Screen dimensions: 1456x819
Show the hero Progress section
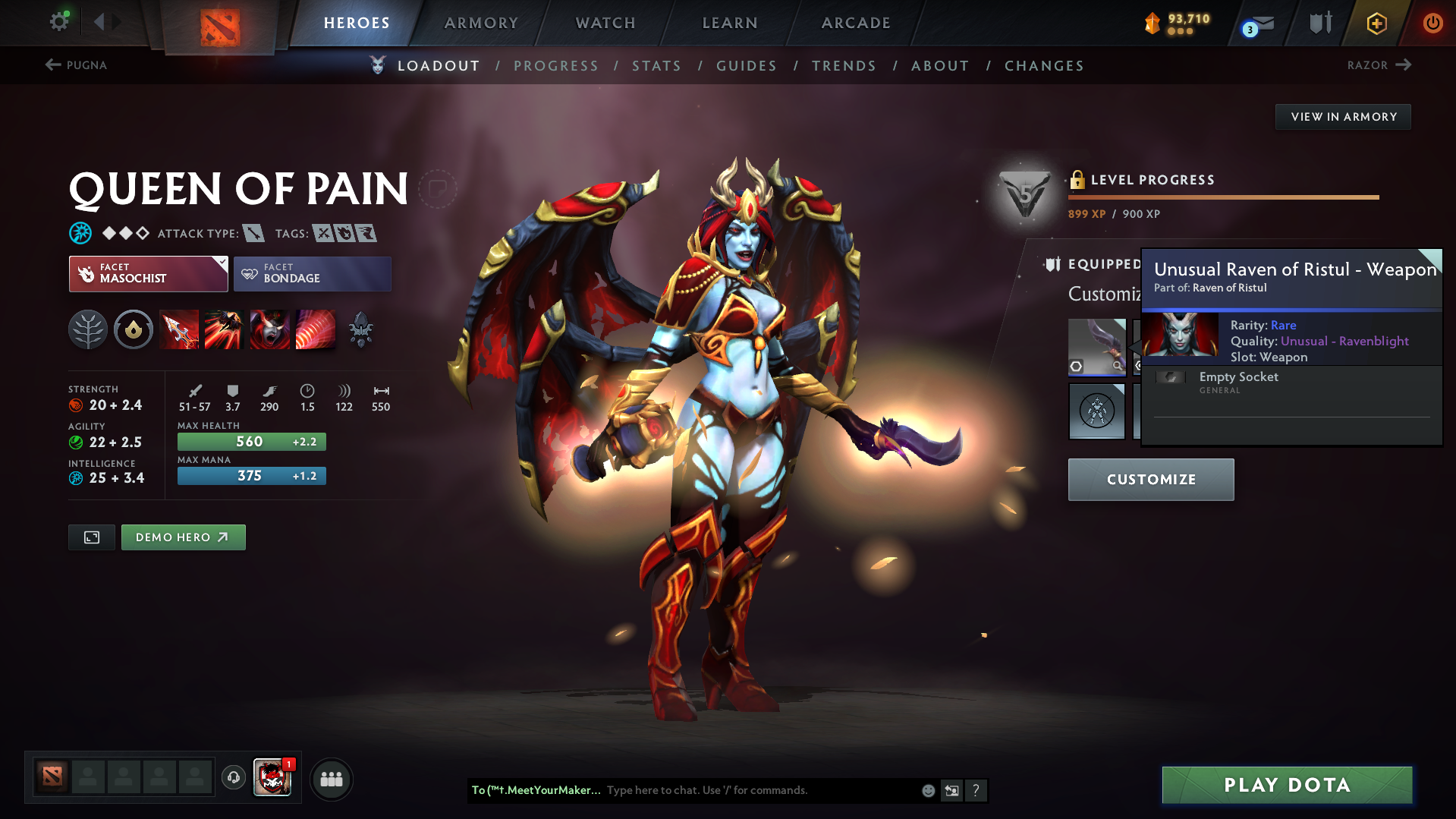click(556, 66)
